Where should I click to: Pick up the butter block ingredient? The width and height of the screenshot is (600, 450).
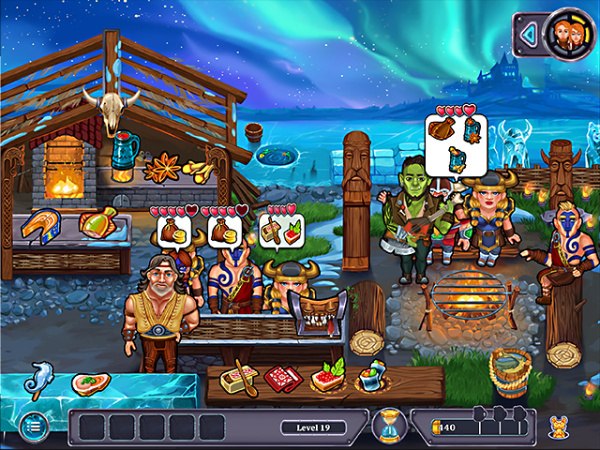(x=239, y=381)
